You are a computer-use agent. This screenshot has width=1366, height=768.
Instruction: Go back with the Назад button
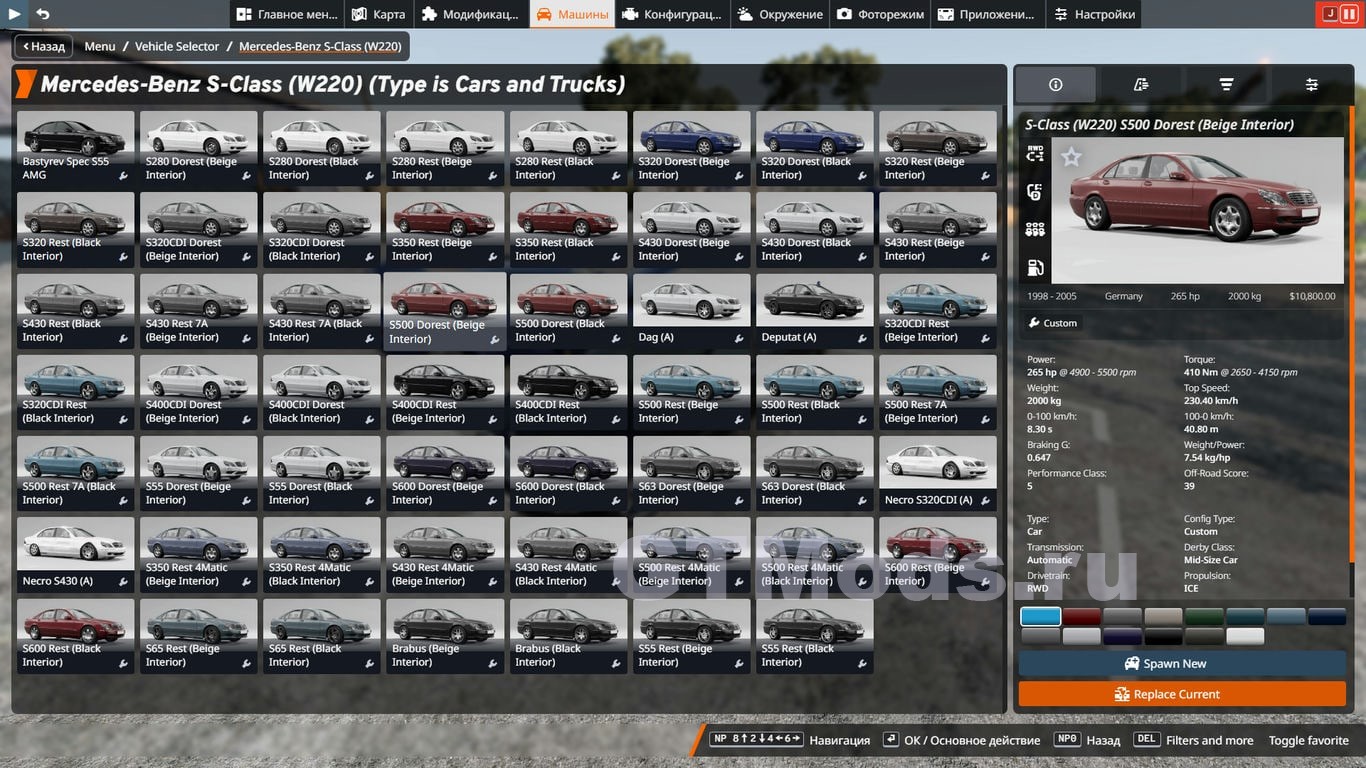(42, 46)
